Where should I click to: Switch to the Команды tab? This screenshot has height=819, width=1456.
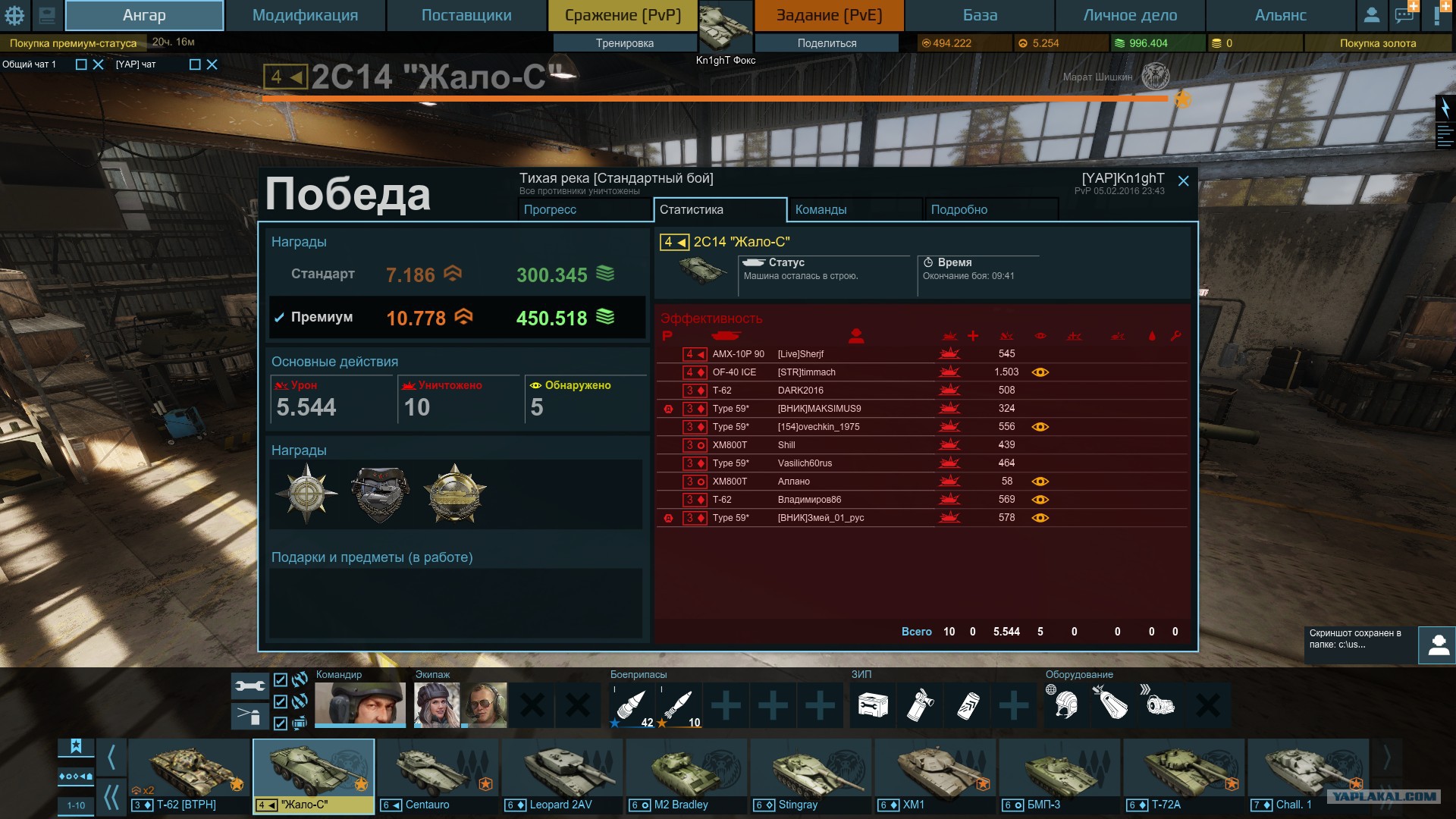pos(855,209)
